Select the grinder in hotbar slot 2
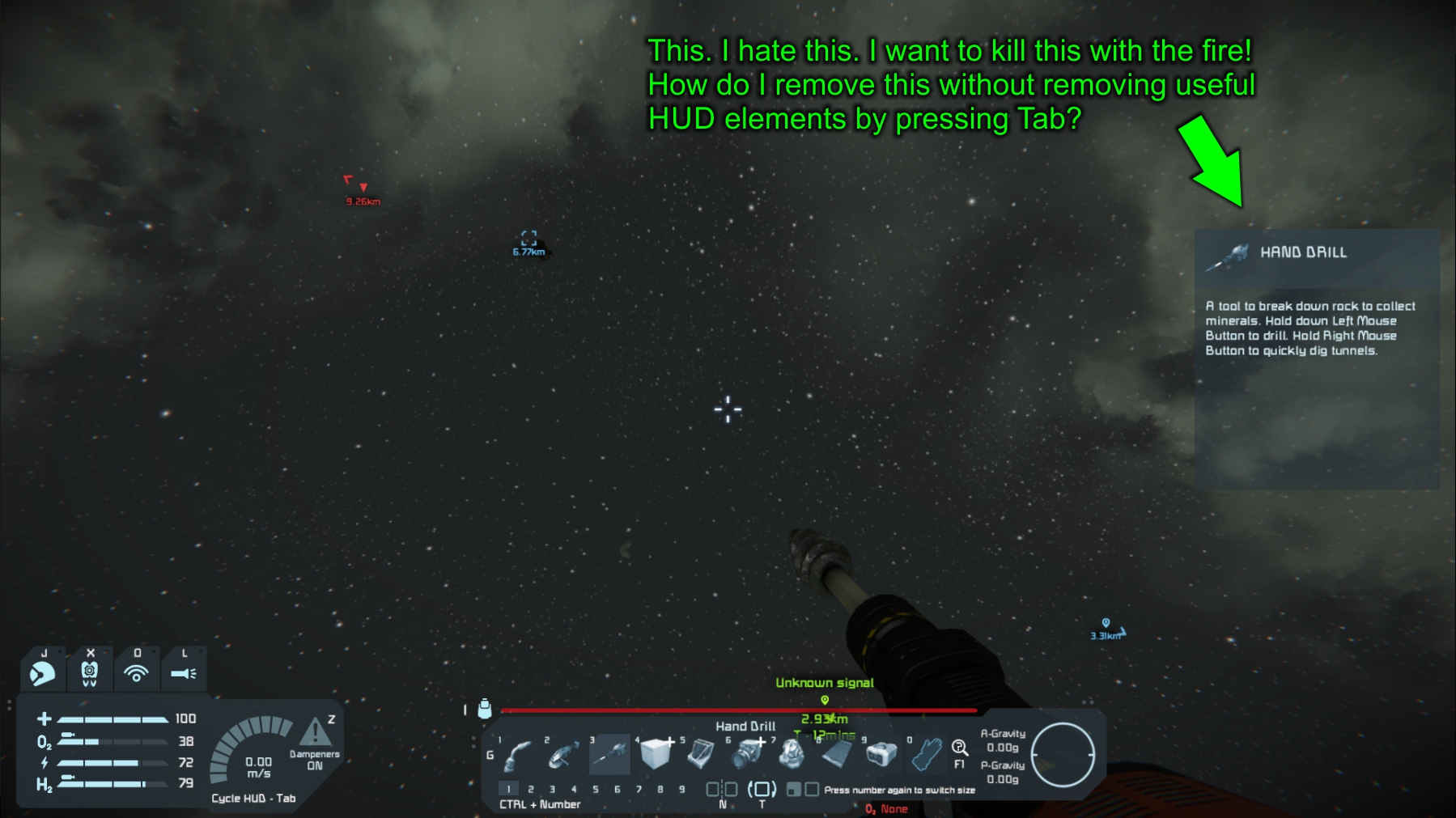 (x=563, y=756)
